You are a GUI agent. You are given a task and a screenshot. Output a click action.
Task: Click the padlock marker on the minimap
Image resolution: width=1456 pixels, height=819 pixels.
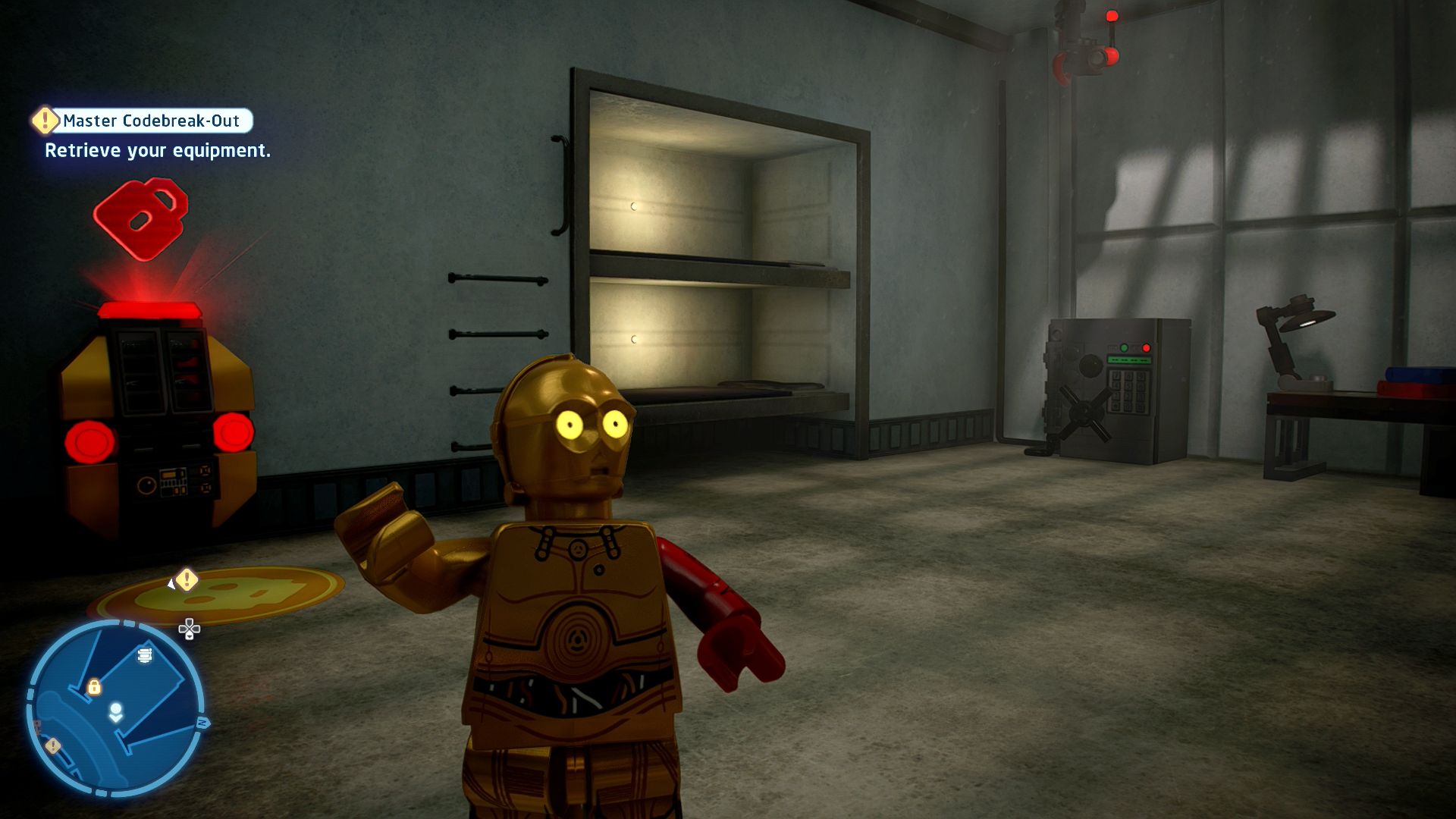coord(94,687)
